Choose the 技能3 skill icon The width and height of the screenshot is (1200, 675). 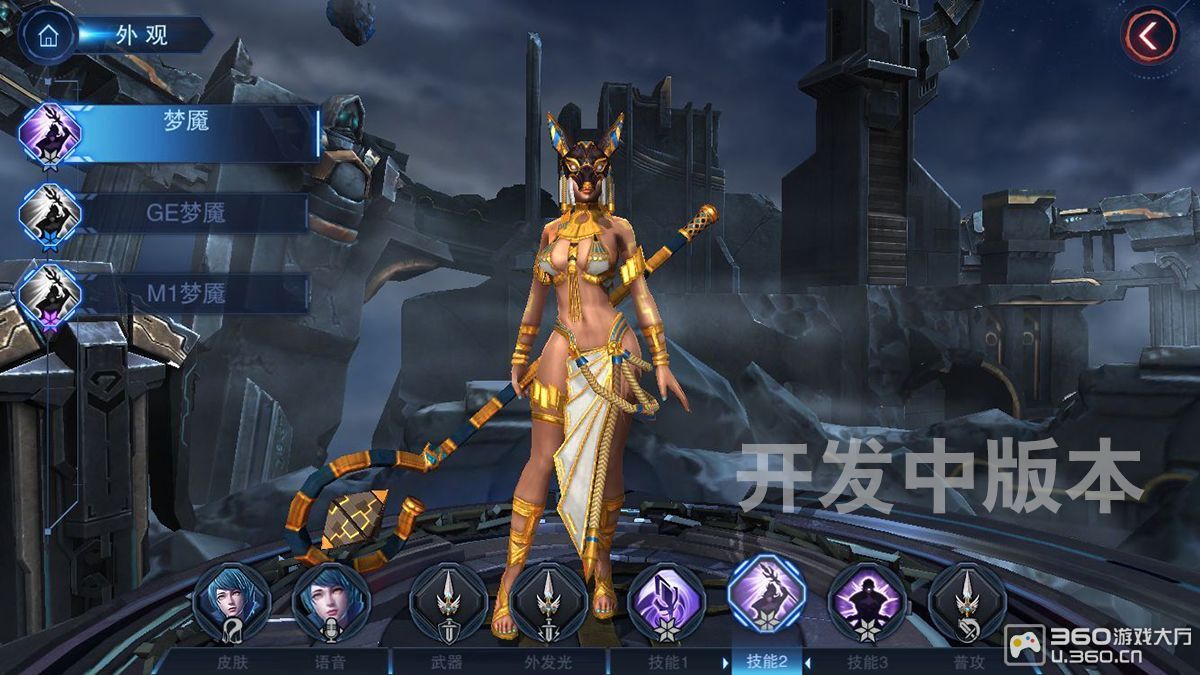tap(866, 602)
